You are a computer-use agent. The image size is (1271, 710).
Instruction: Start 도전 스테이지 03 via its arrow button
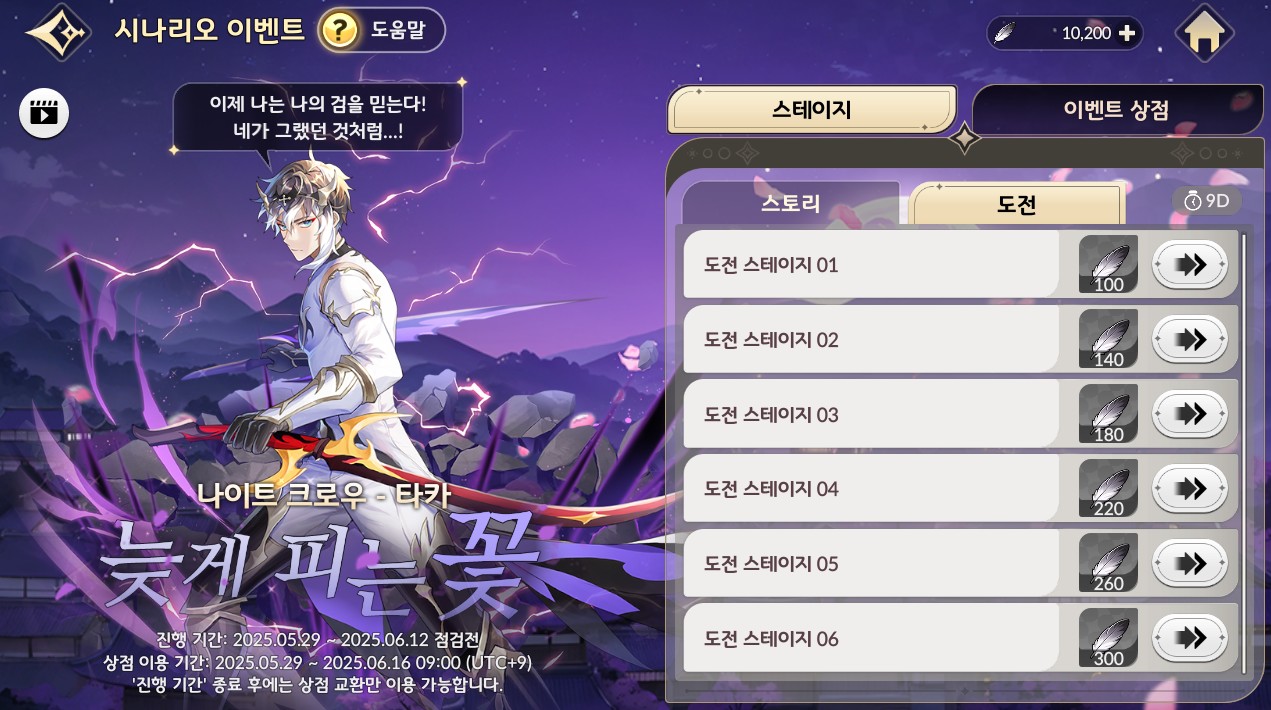(x=1189, y=414)
